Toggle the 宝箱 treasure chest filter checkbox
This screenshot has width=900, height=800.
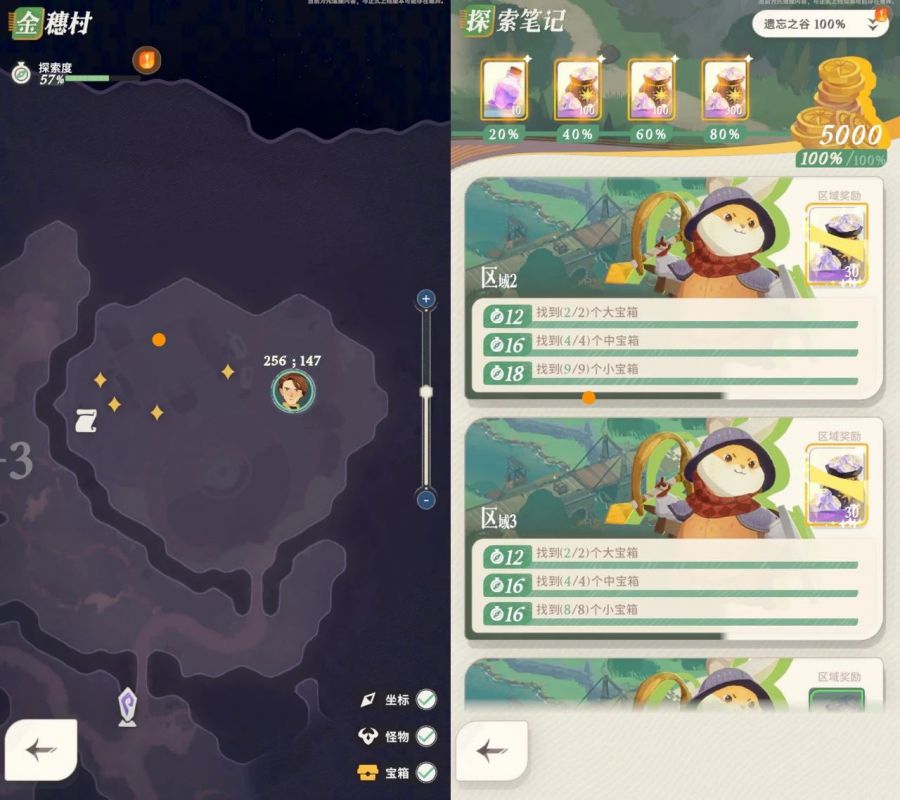click(426, 772)
